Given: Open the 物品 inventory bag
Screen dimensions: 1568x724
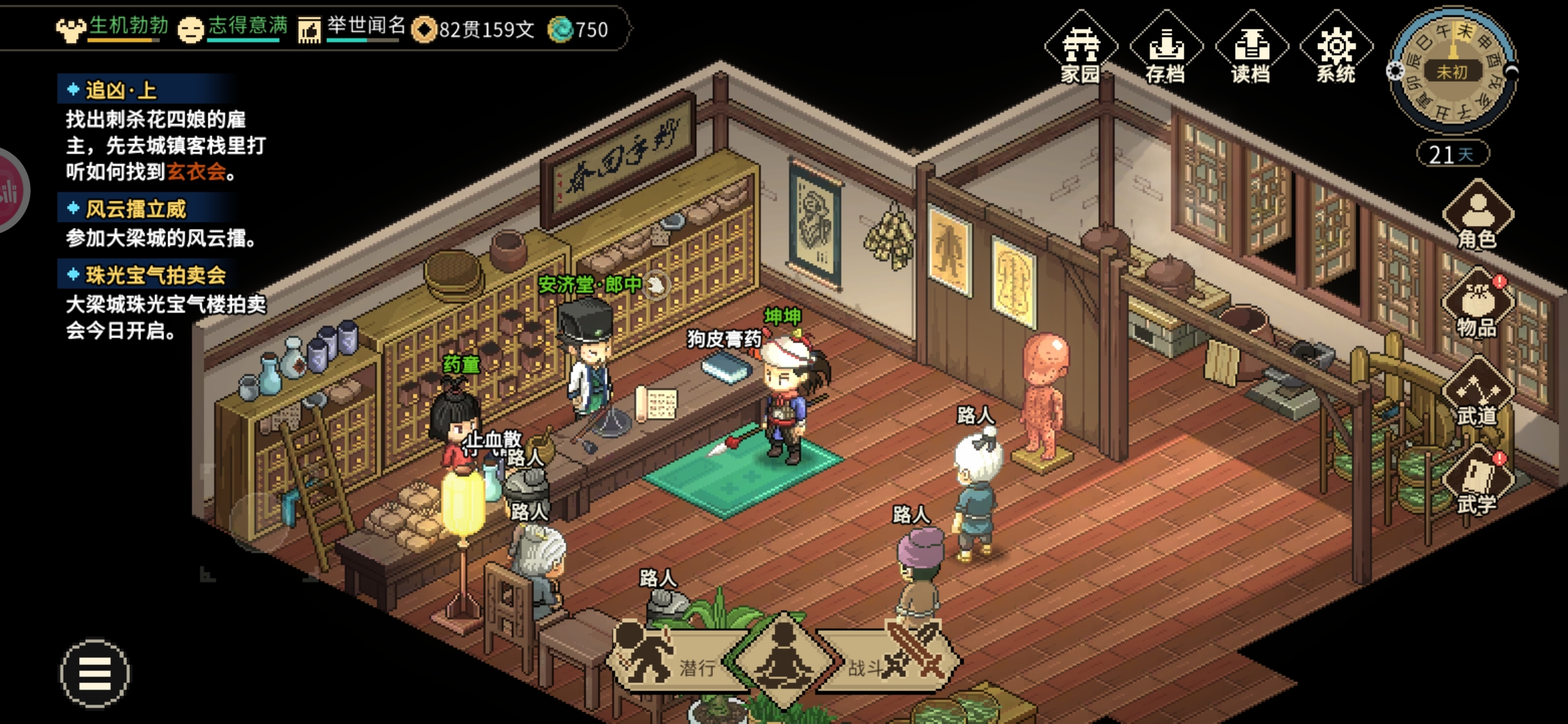Looking at the screenshot, I should pos(1478,305).
